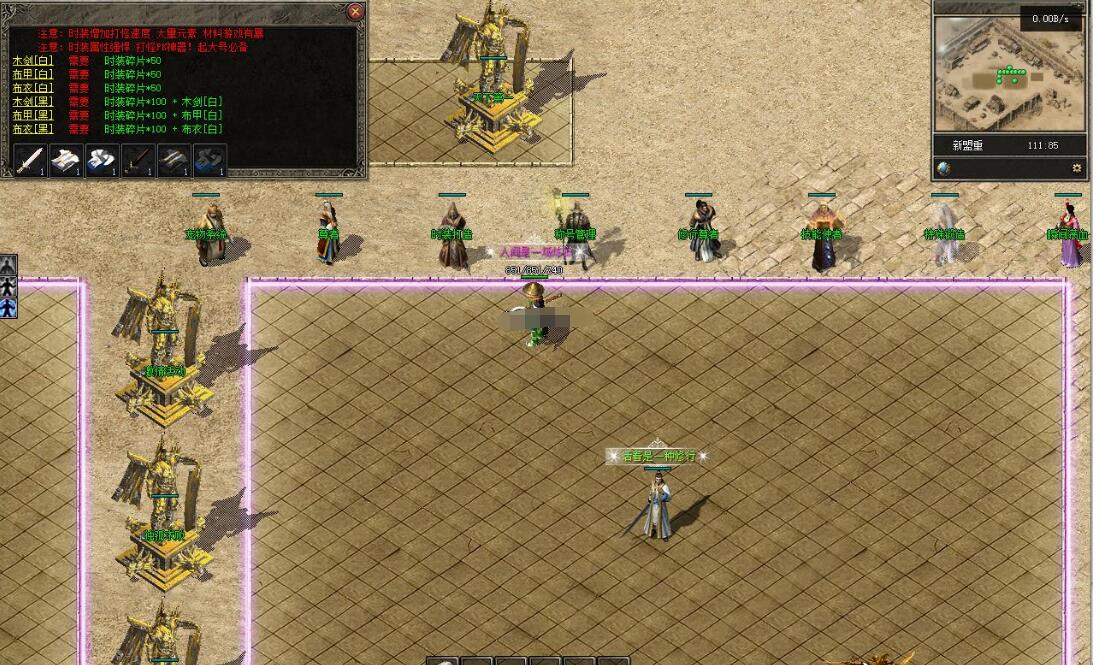Select the dark blue robe item slot
Viewport: 1096px width, 665px height.
[210, 160]
